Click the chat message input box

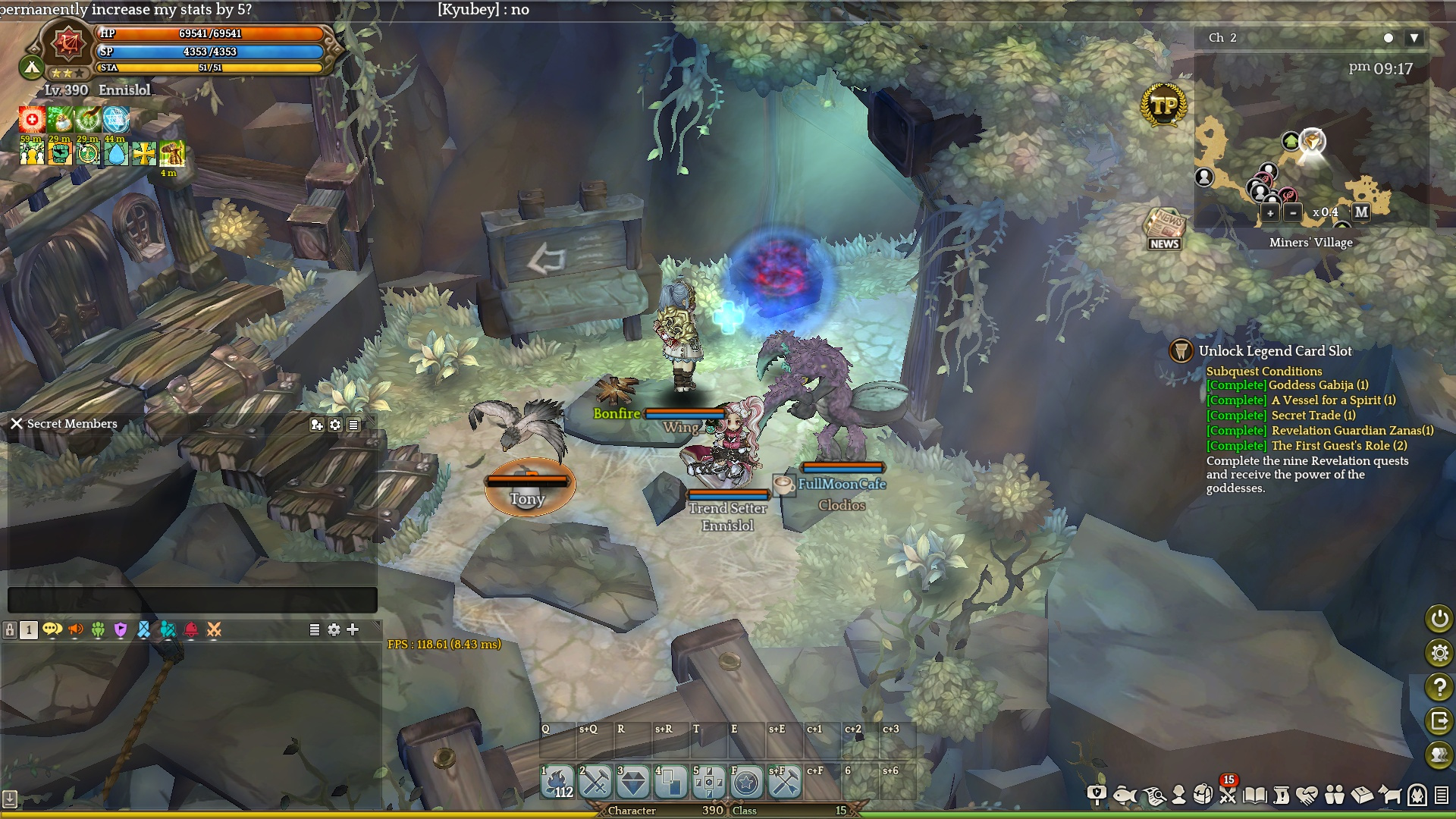click(192, 600)
